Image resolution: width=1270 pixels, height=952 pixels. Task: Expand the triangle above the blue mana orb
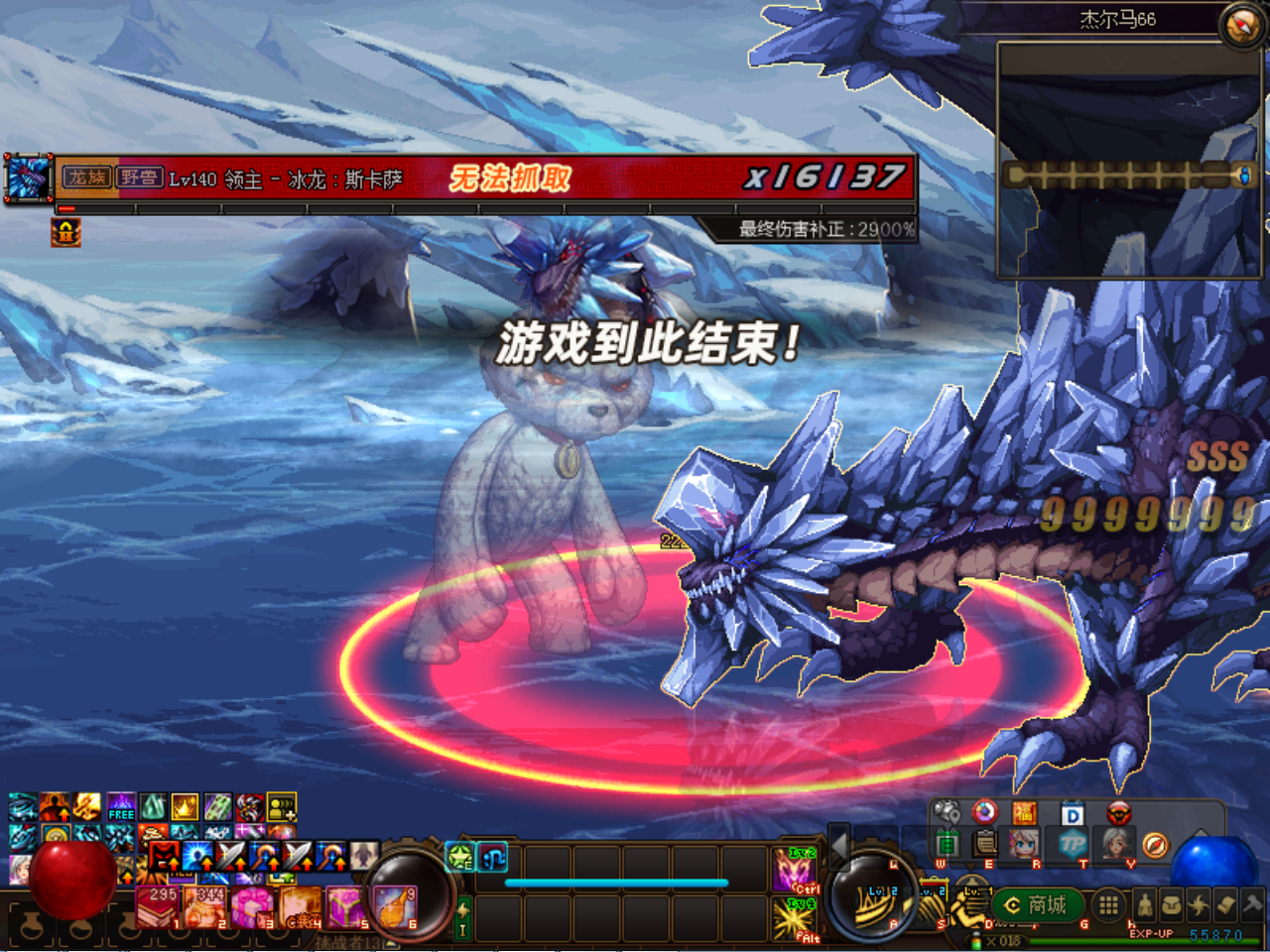coord(1201,832)
